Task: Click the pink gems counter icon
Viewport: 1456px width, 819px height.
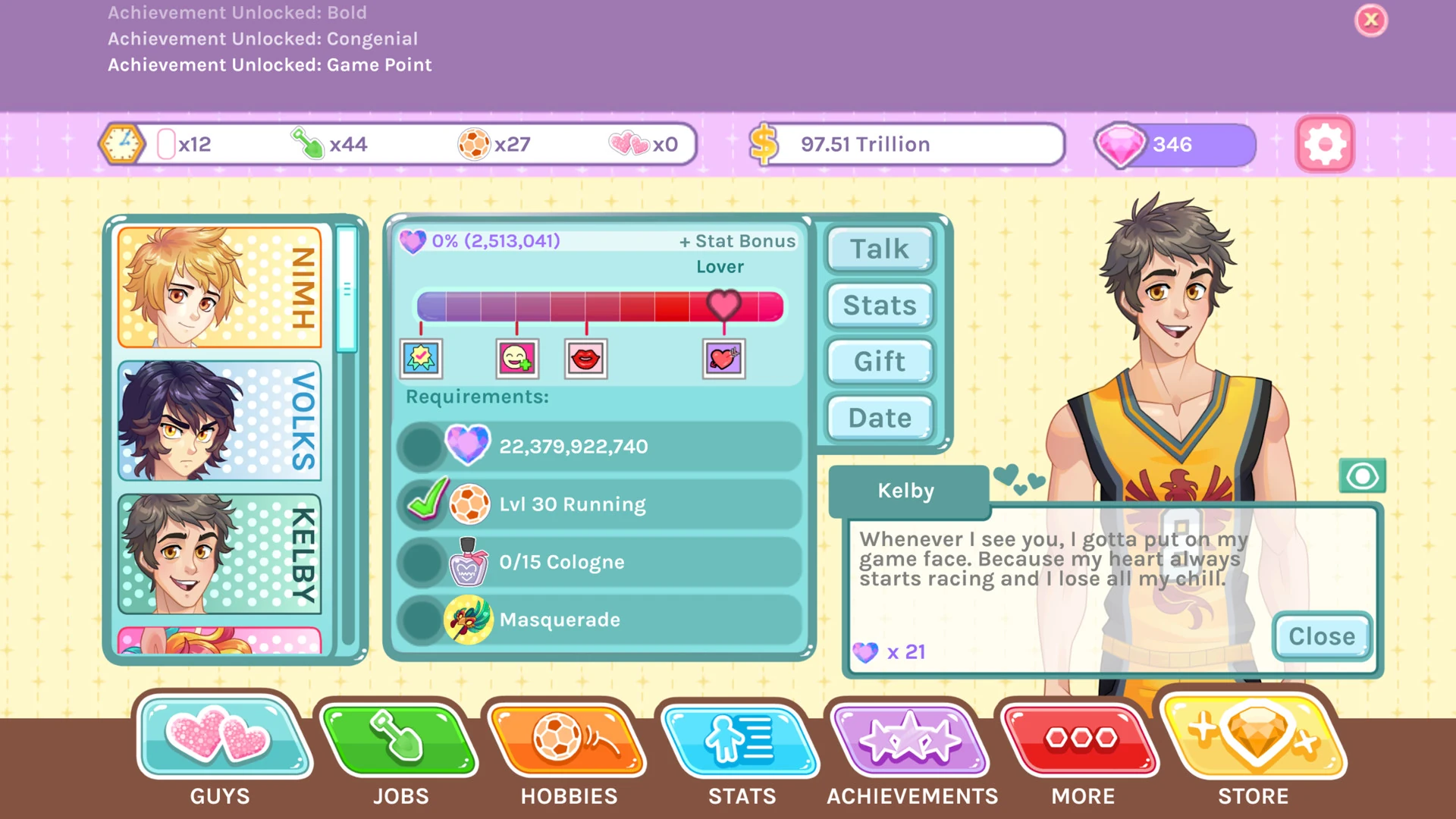Action: (1121, 144)
